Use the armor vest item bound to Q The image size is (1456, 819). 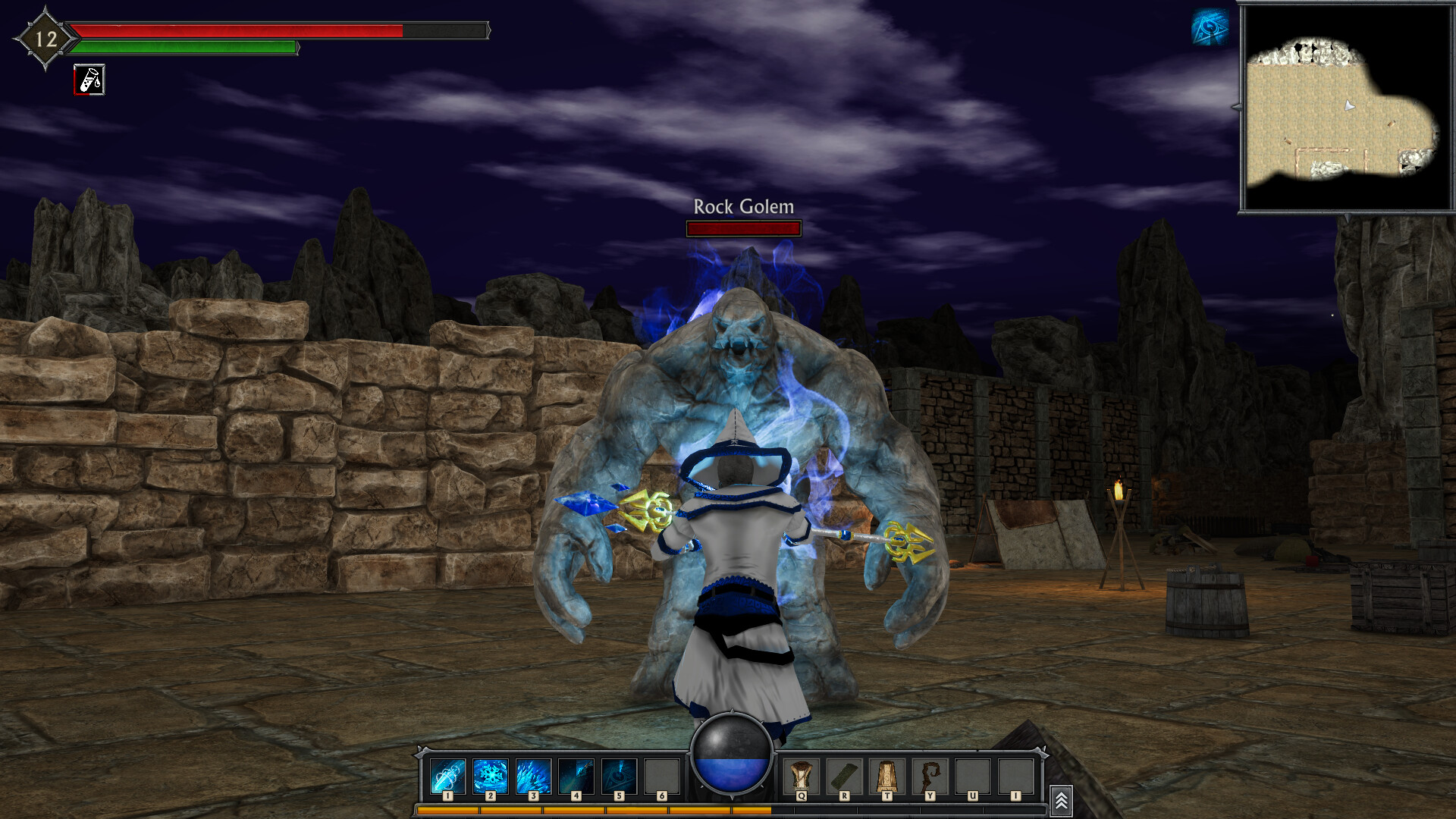801,773
